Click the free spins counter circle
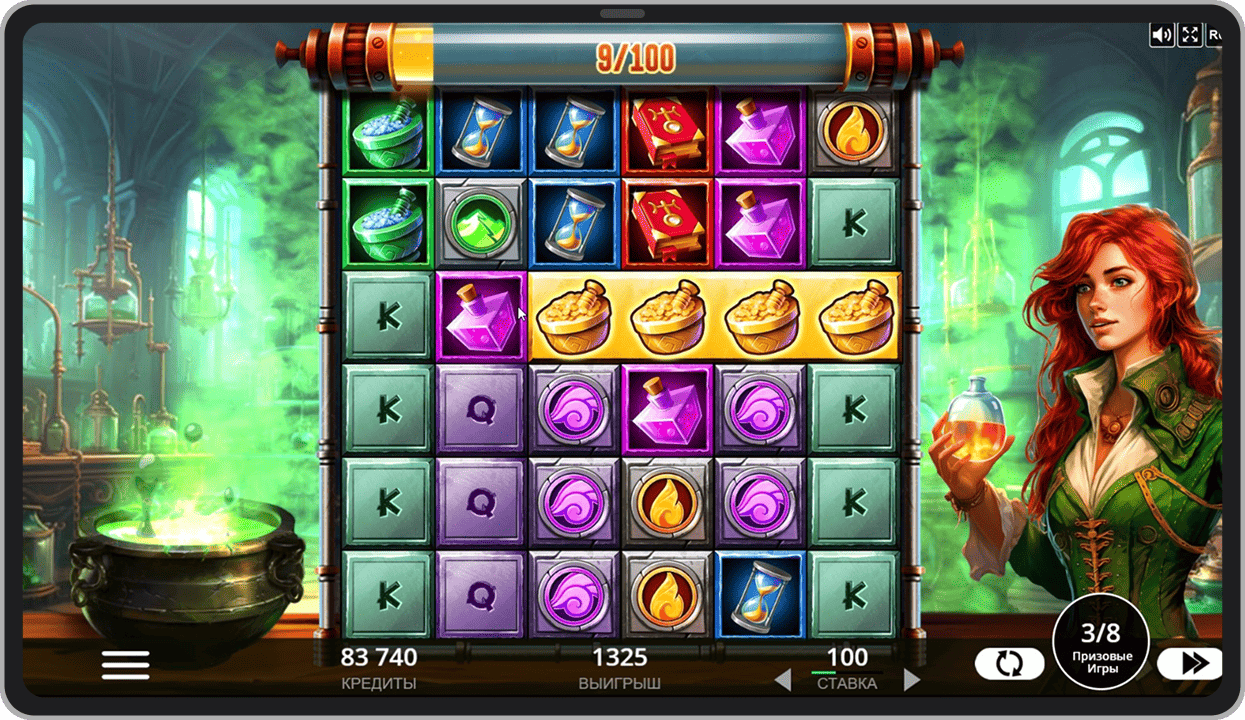The height and width of the screenshot is (720, 1245). (1101, 641)
